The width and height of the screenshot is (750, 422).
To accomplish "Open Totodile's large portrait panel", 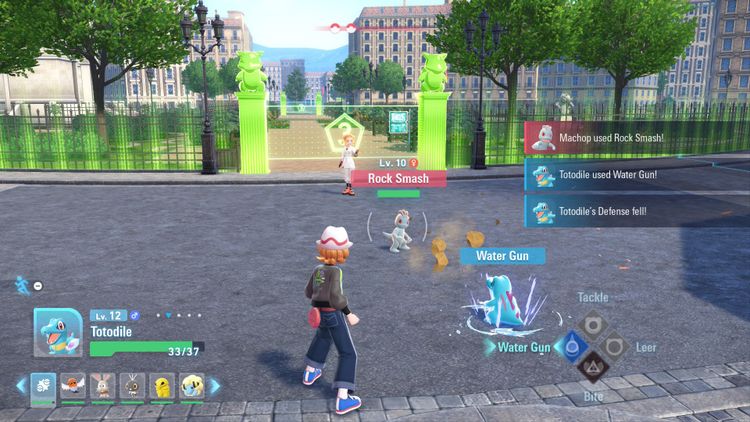I will pyautogui.click(x=58, y=332).
